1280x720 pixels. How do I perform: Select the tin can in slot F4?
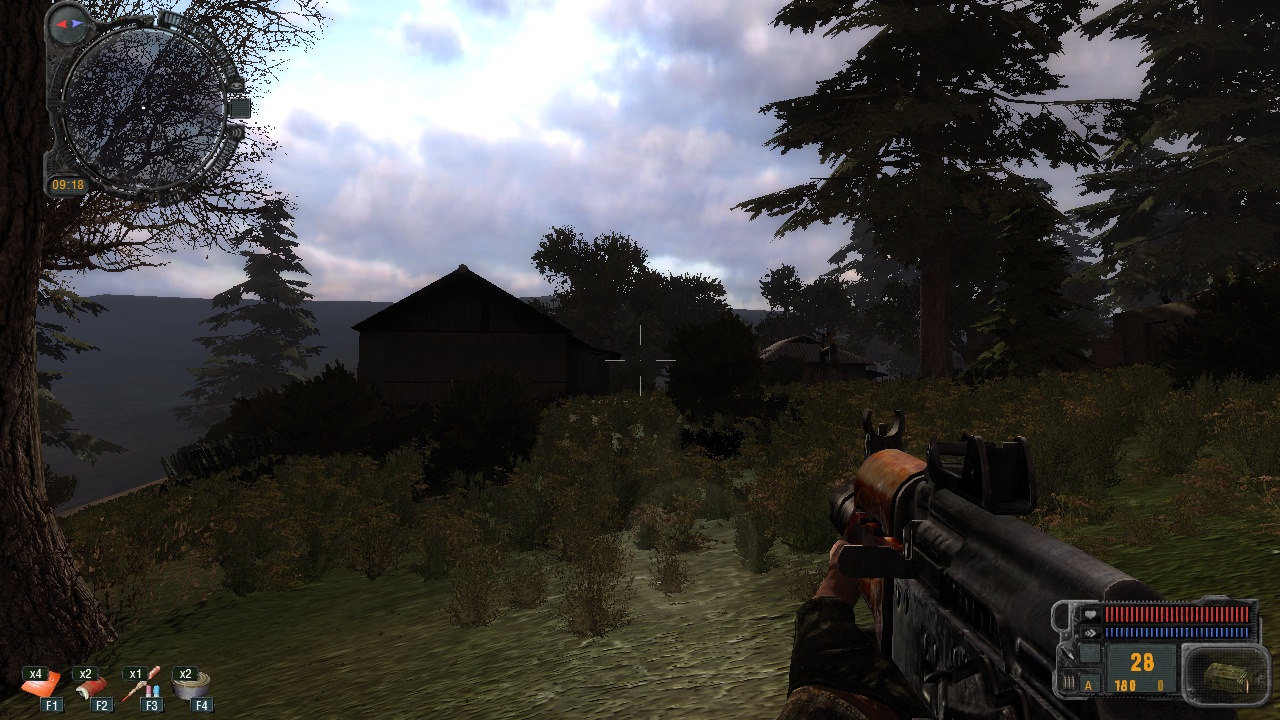coord(191,684)
